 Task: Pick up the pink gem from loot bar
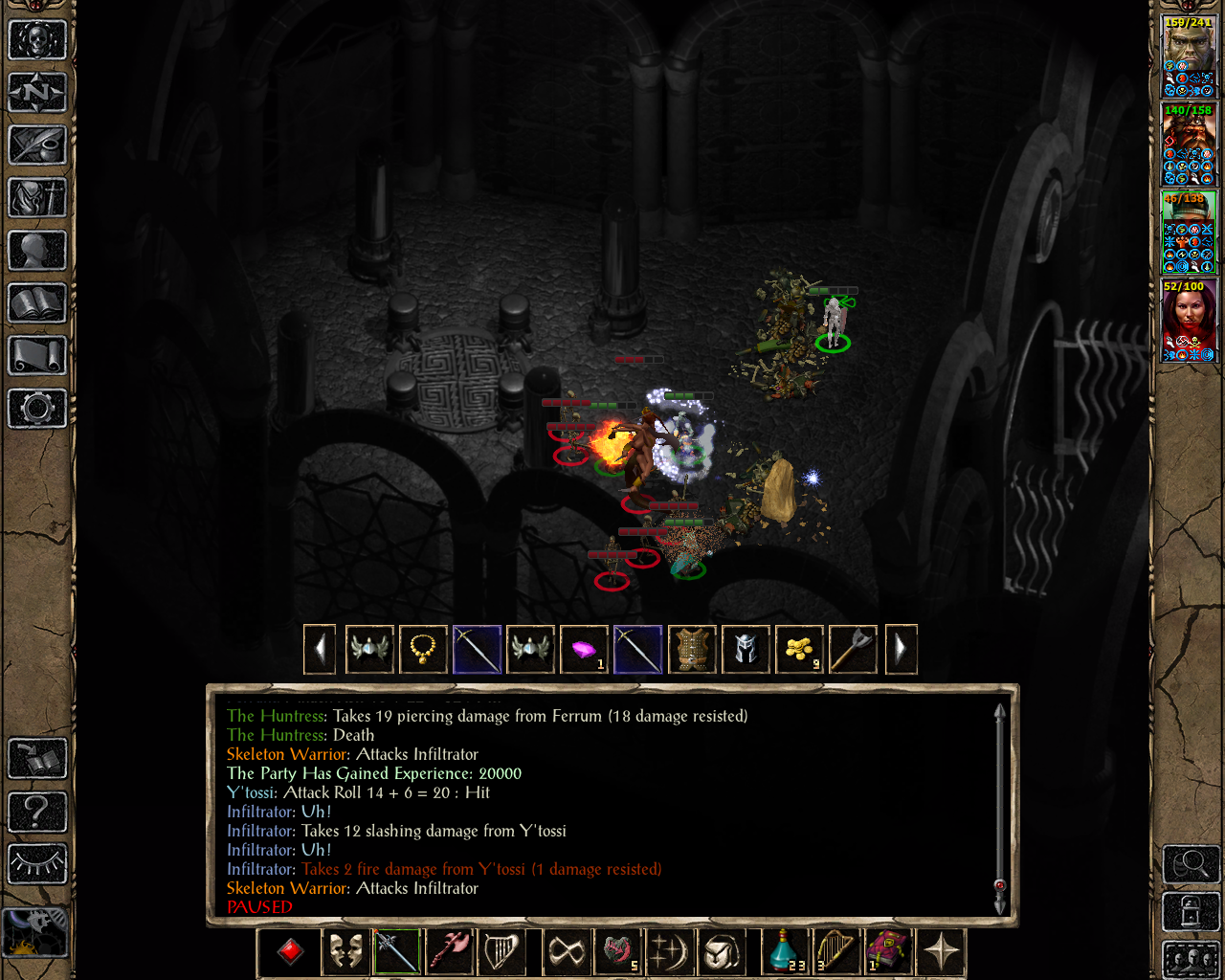[584, 650]
